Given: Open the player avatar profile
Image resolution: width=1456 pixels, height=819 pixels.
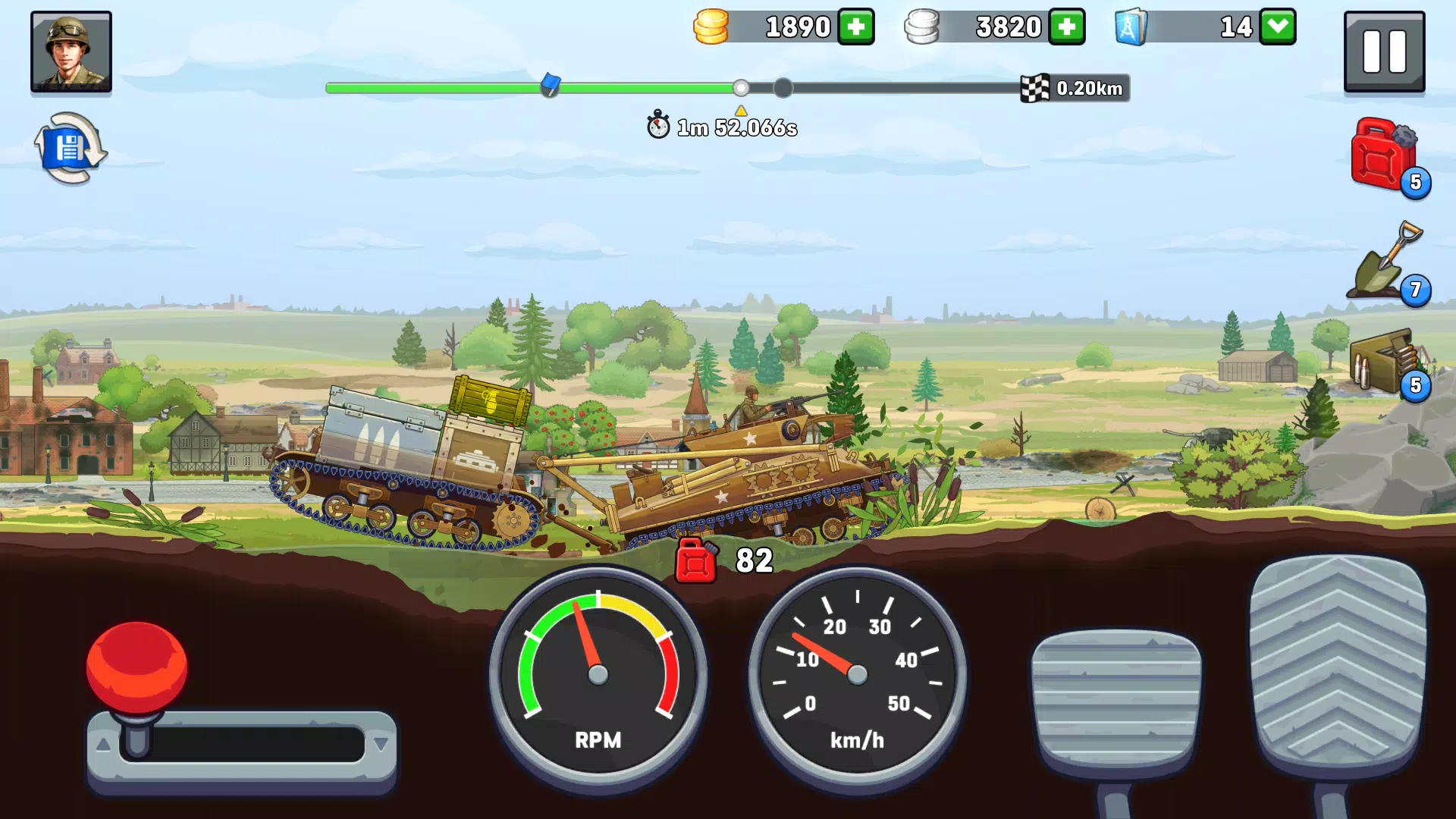Looking at the screenshot, I should pyautogui.click(x=71, y=52).
